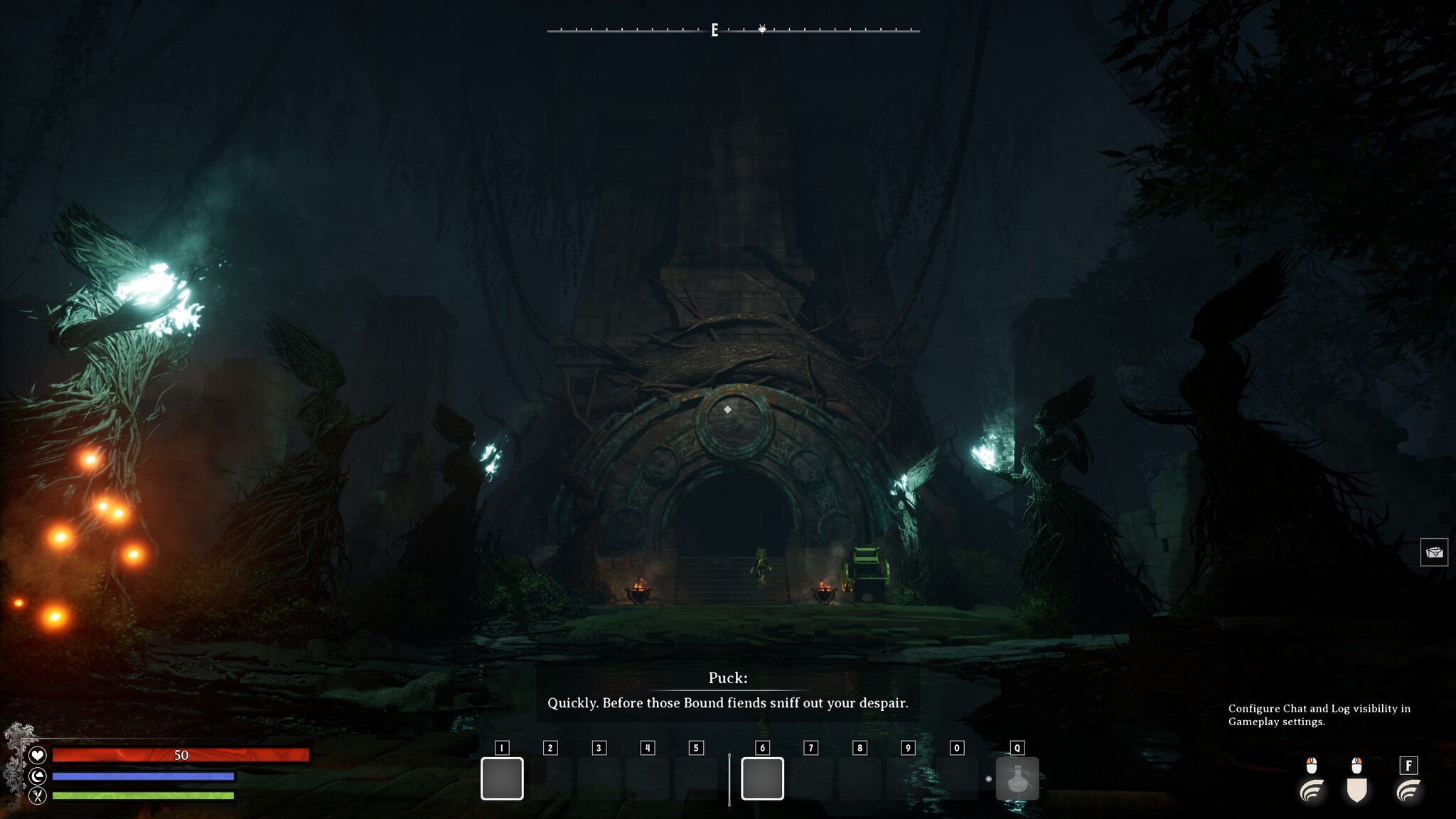Click the compass bar's E heading
1456x819 pixels.
point(714,30)
